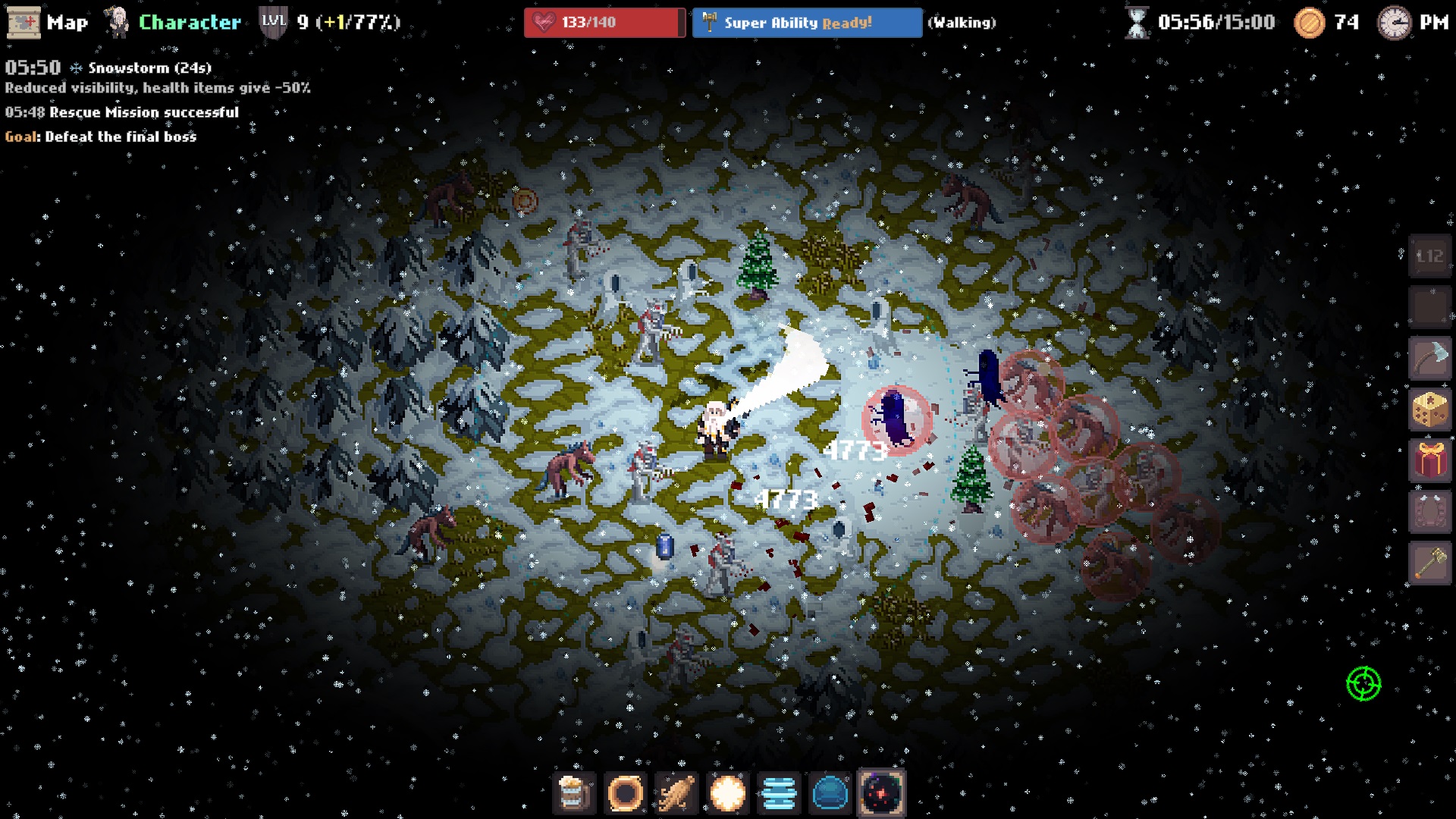Viewport: 1456px width, 819px height.
Task: Open the Map screen
Action: coord(47,22)
